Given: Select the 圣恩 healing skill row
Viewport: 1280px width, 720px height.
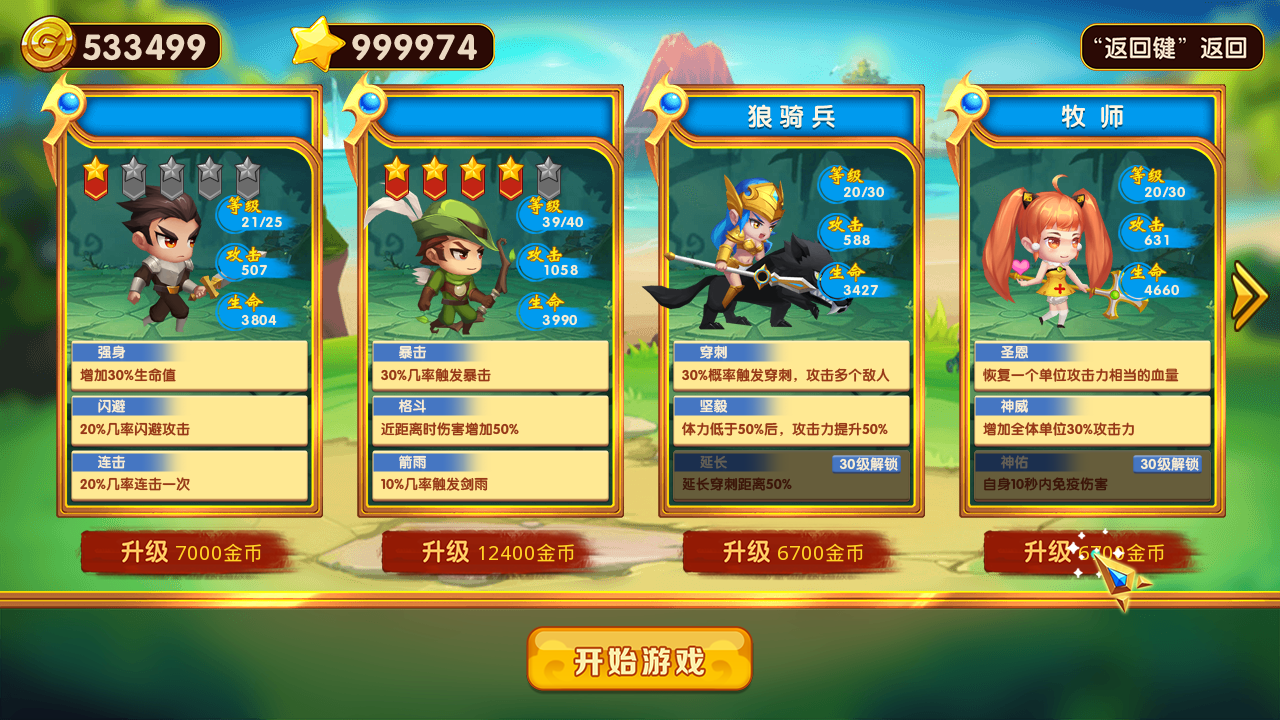Looking at the screenshot, I should 1092,366.
